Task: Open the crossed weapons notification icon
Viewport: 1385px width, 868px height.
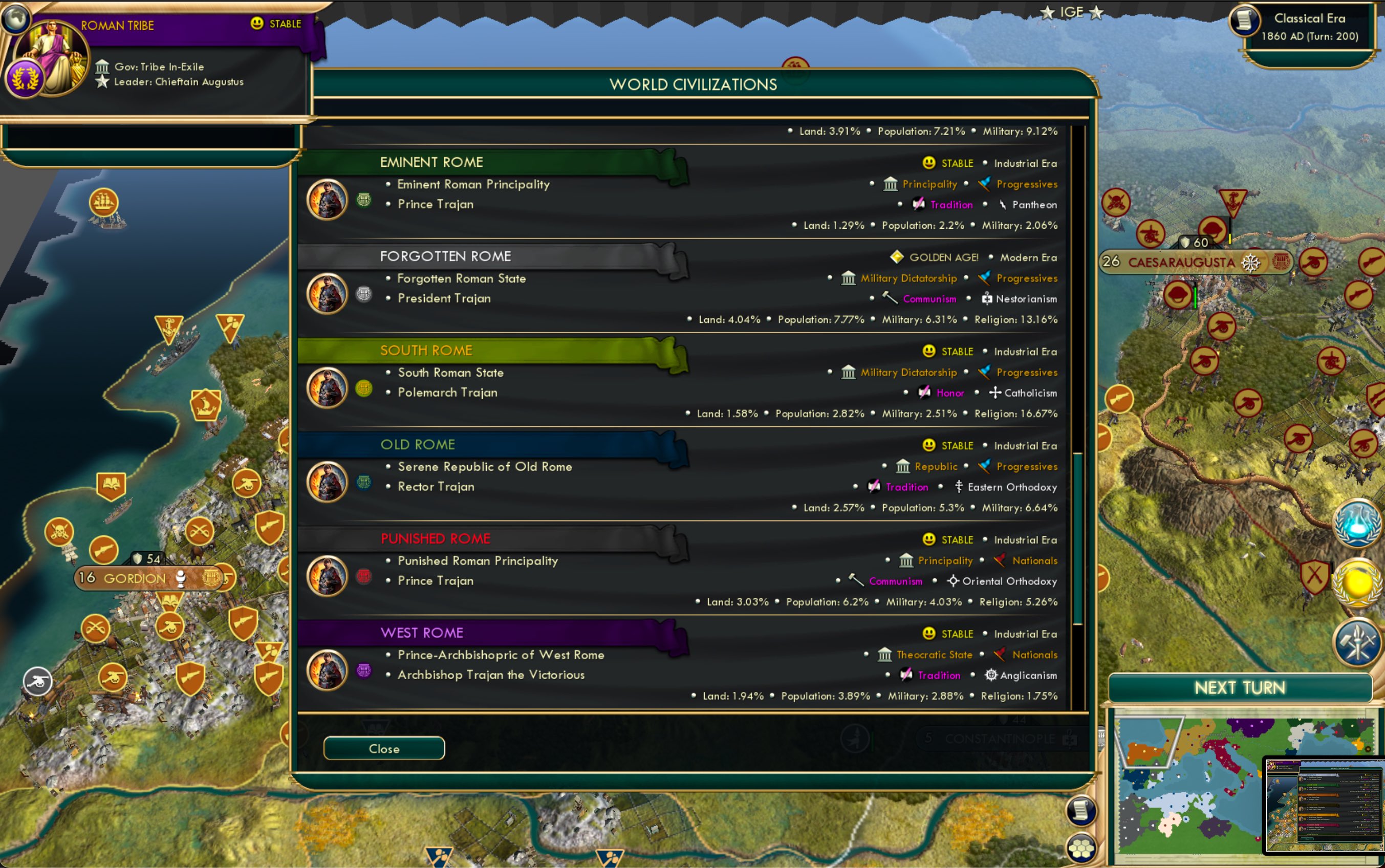Action: click(1357, 642)
